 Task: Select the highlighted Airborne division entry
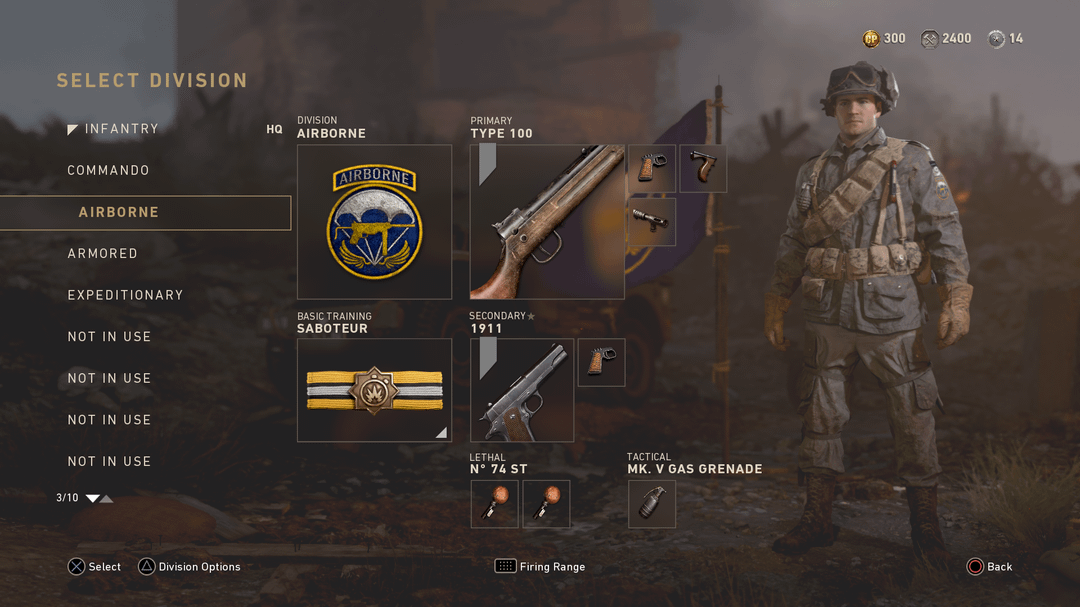click(x=145, y=213)
